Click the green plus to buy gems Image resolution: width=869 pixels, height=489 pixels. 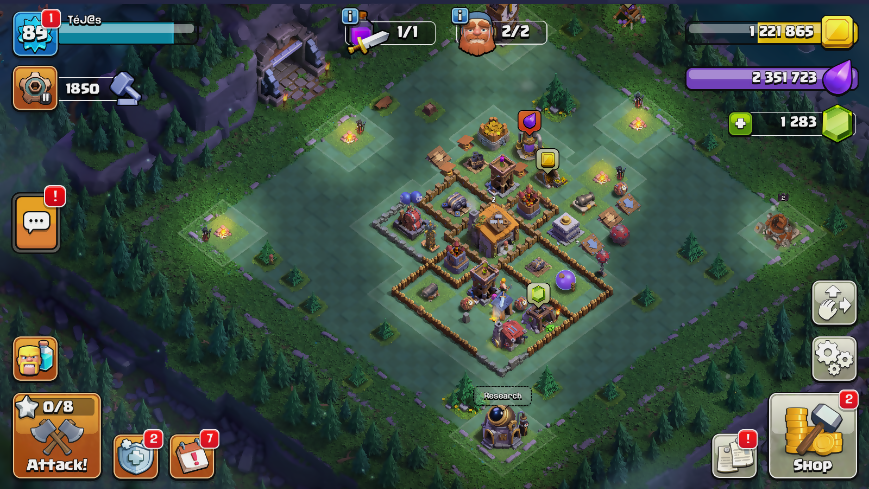pyautogui.click(x=740, y=123)
